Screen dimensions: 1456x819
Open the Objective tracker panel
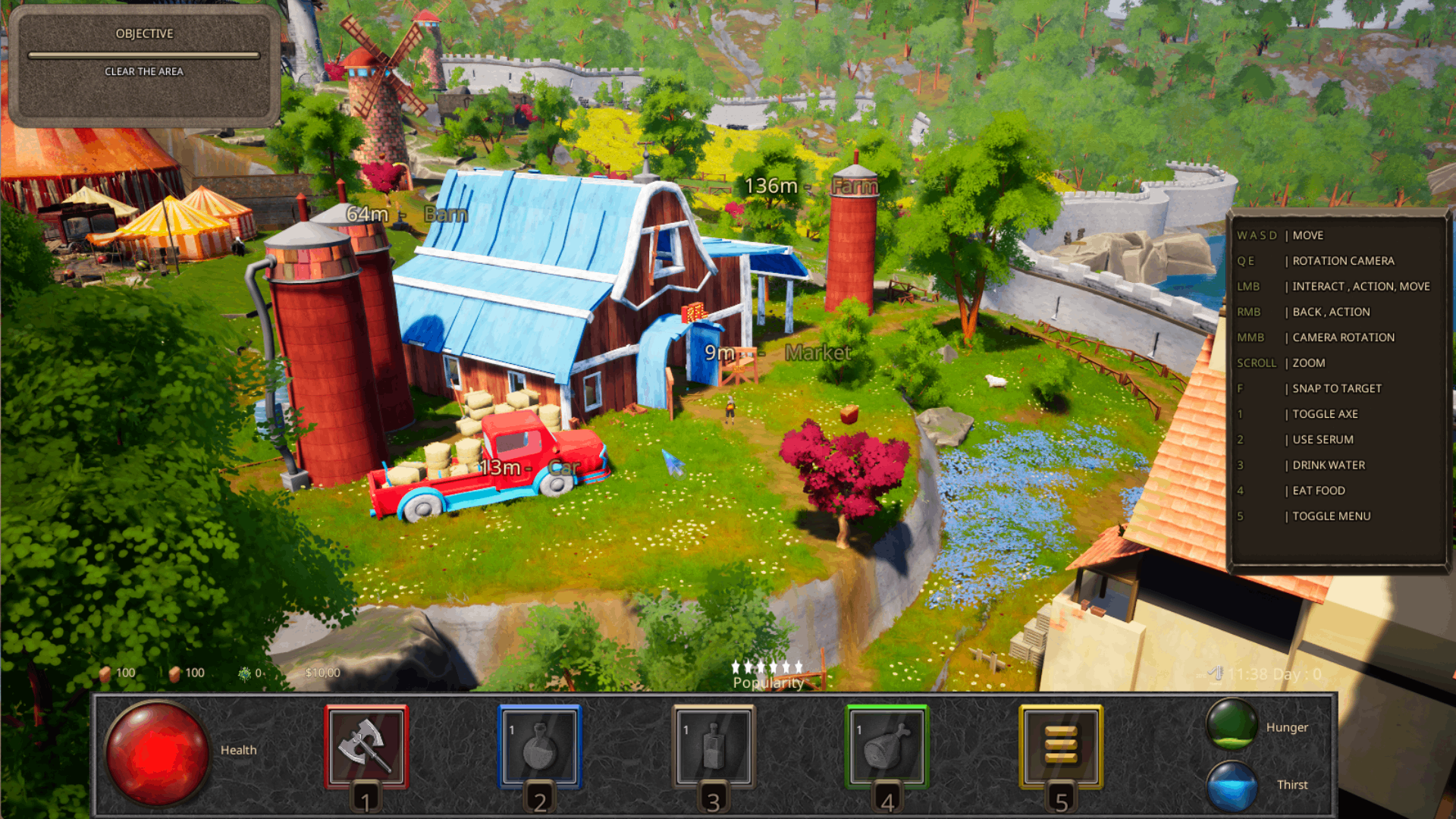pyautogui.click(x=144, y=67)
